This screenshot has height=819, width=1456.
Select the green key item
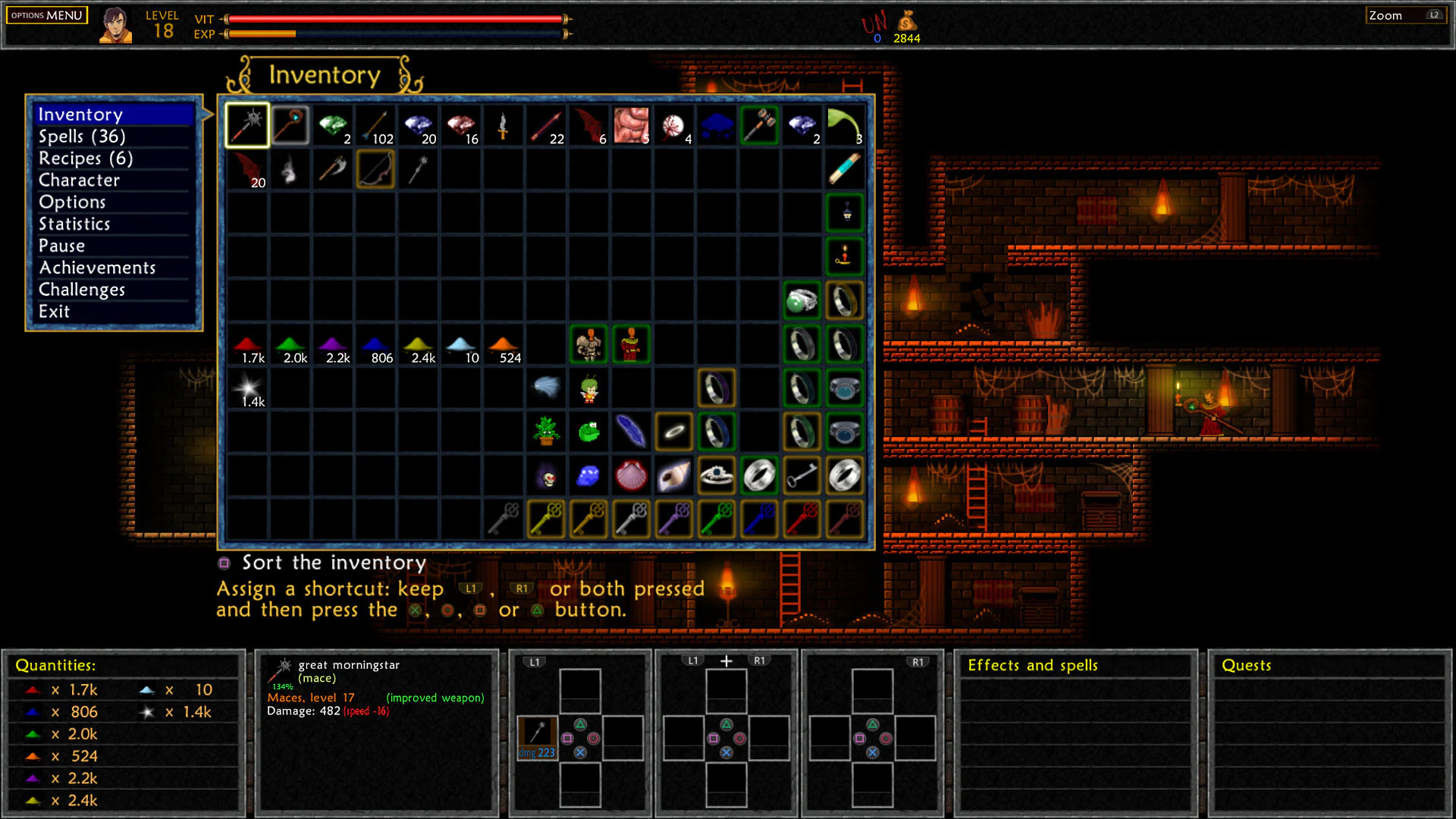pyautogui.click(x=718, y=519)
